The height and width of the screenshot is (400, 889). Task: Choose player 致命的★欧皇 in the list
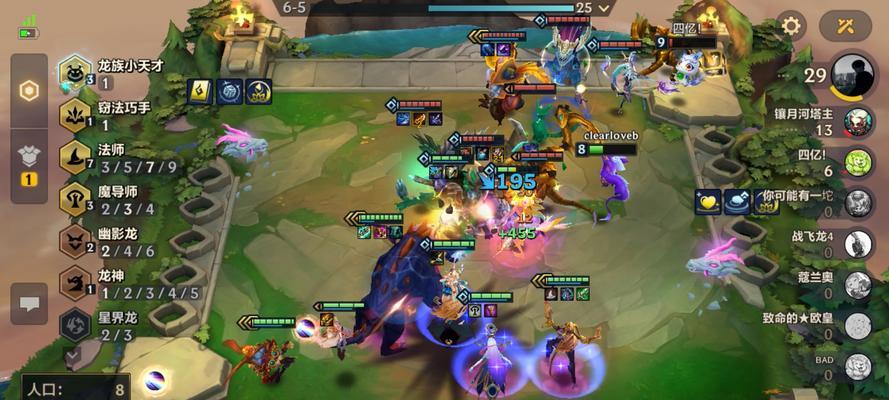[857, 326]
